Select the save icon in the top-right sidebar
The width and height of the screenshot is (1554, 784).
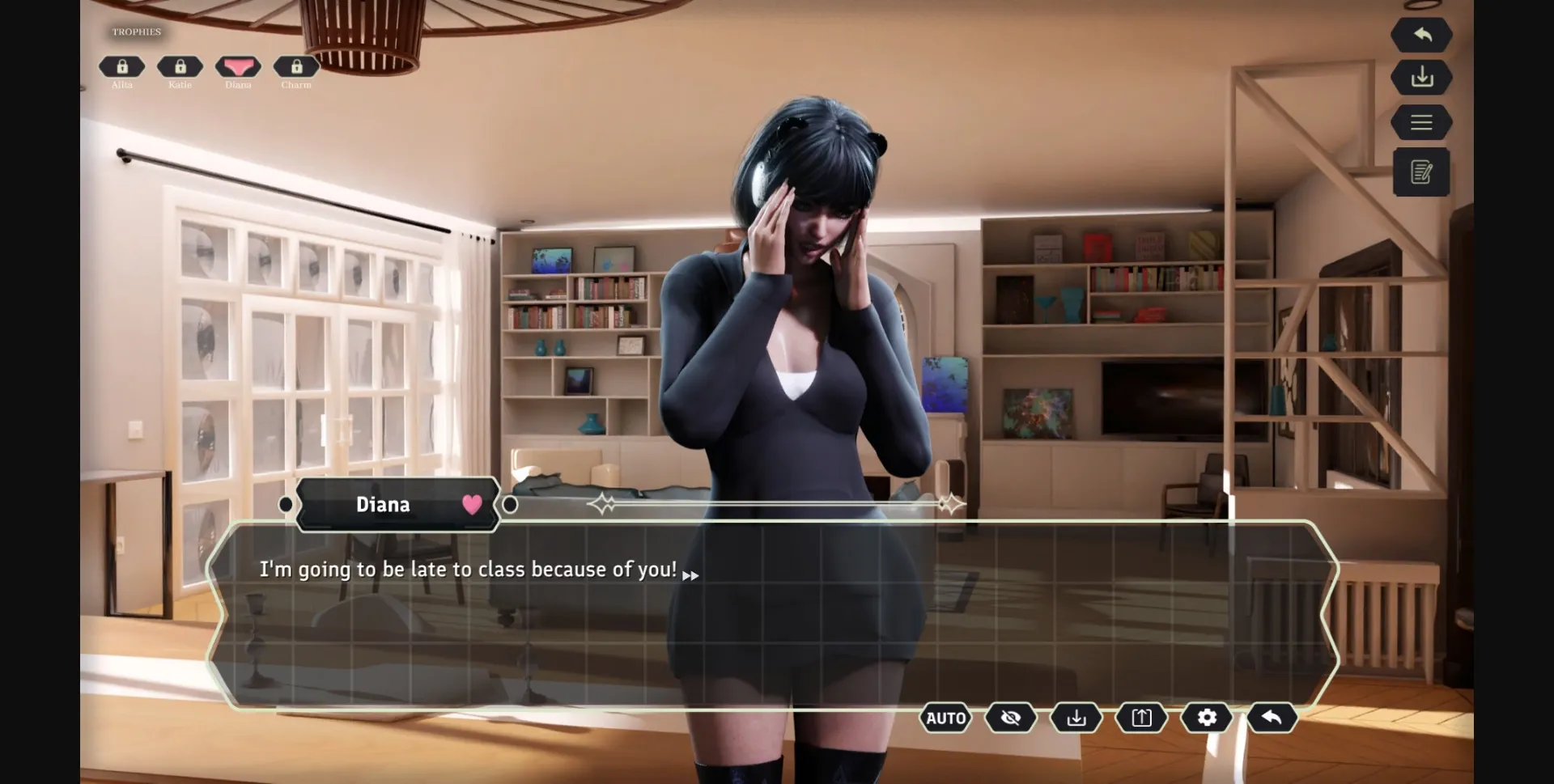1423,78
